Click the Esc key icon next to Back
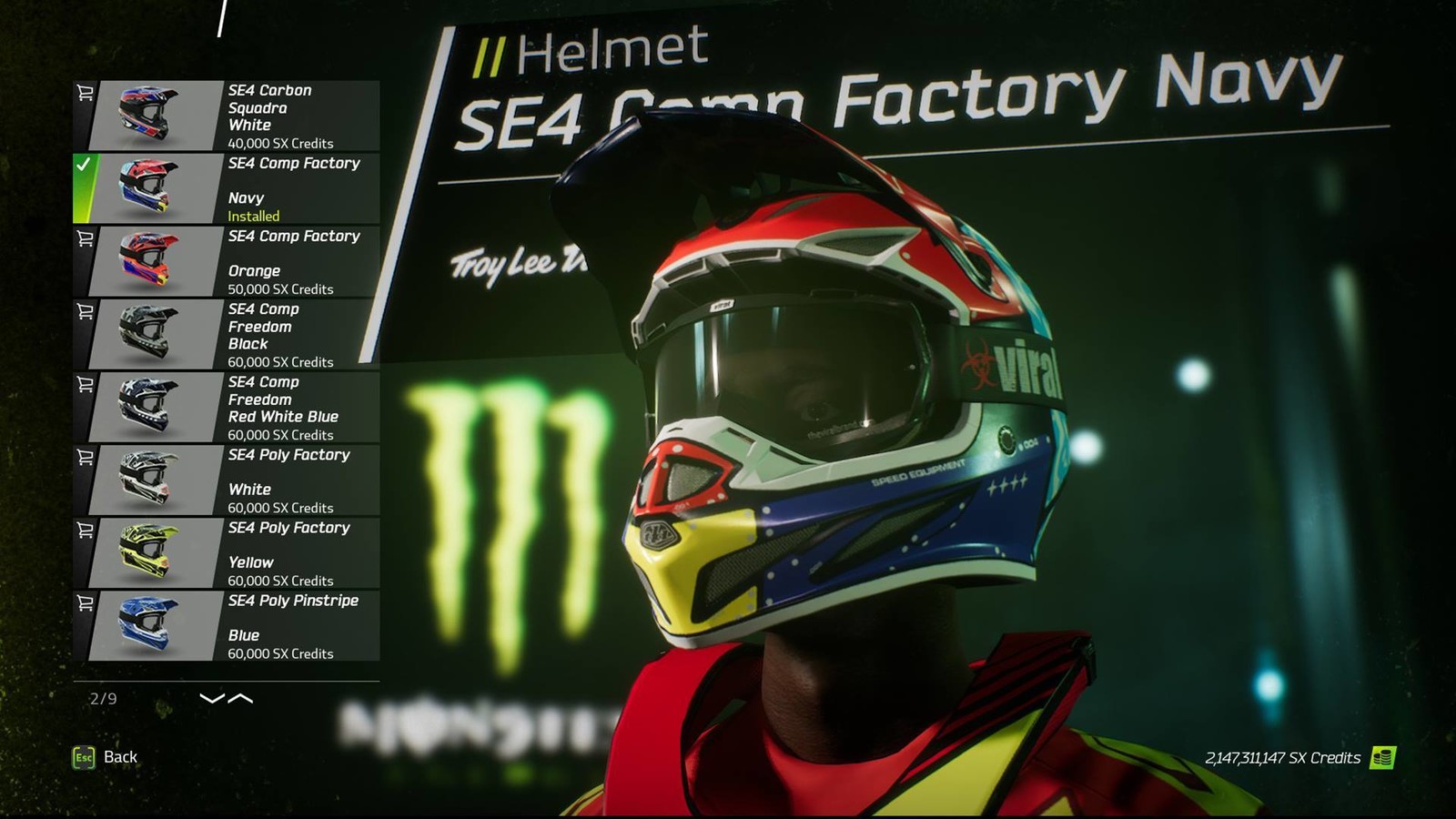This screenshot has width=1456, height=819. coord(83,756)
